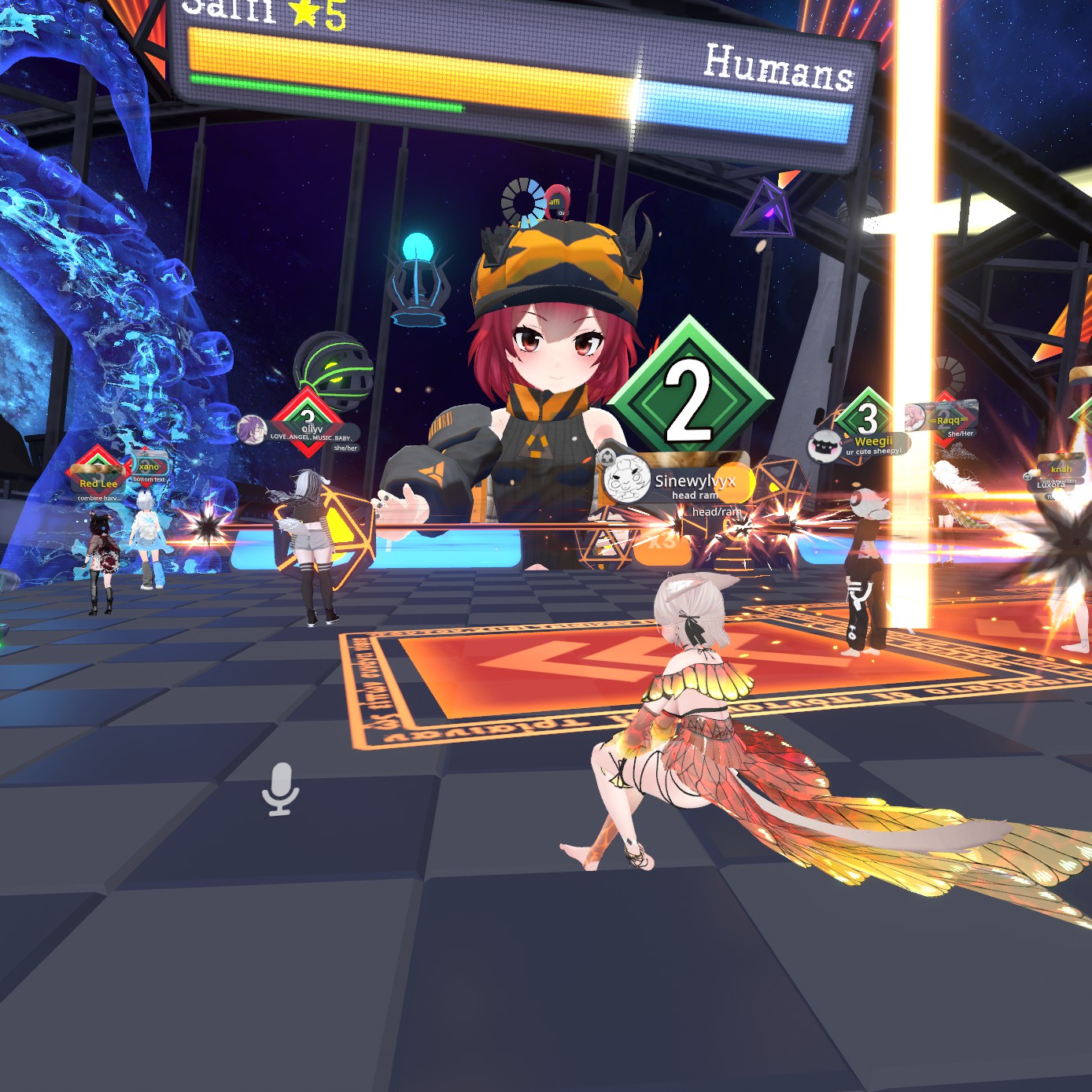
Task: Select the oliyv player nameplate
Action: pos(312,430)
